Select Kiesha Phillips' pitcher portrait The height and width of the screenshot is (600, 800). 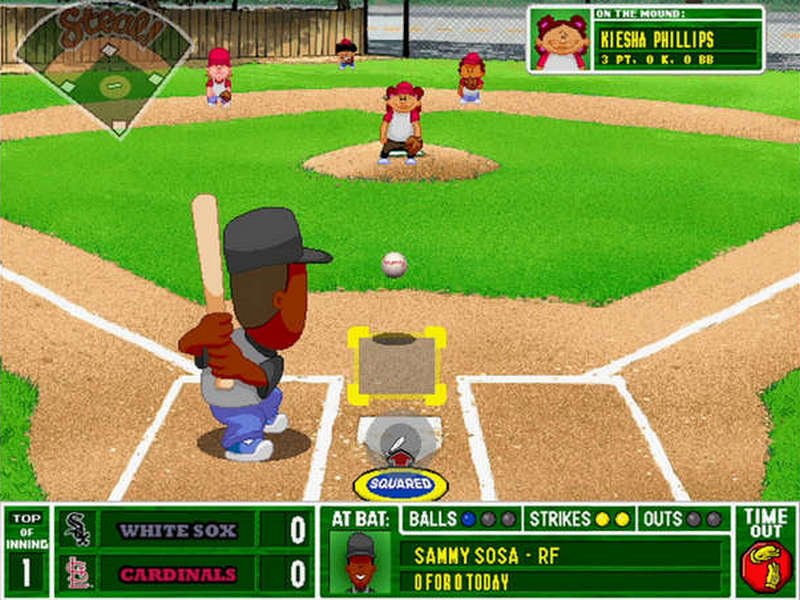(561, 41)
